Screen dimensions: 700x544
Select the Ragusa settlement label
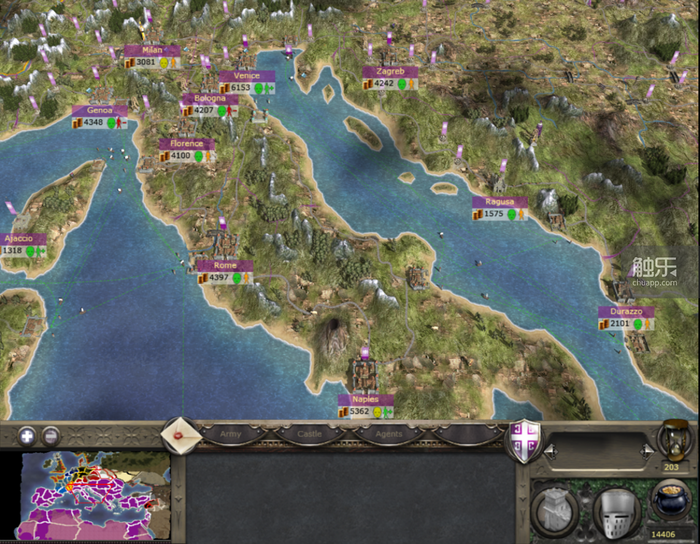click(x=499, y=202)
